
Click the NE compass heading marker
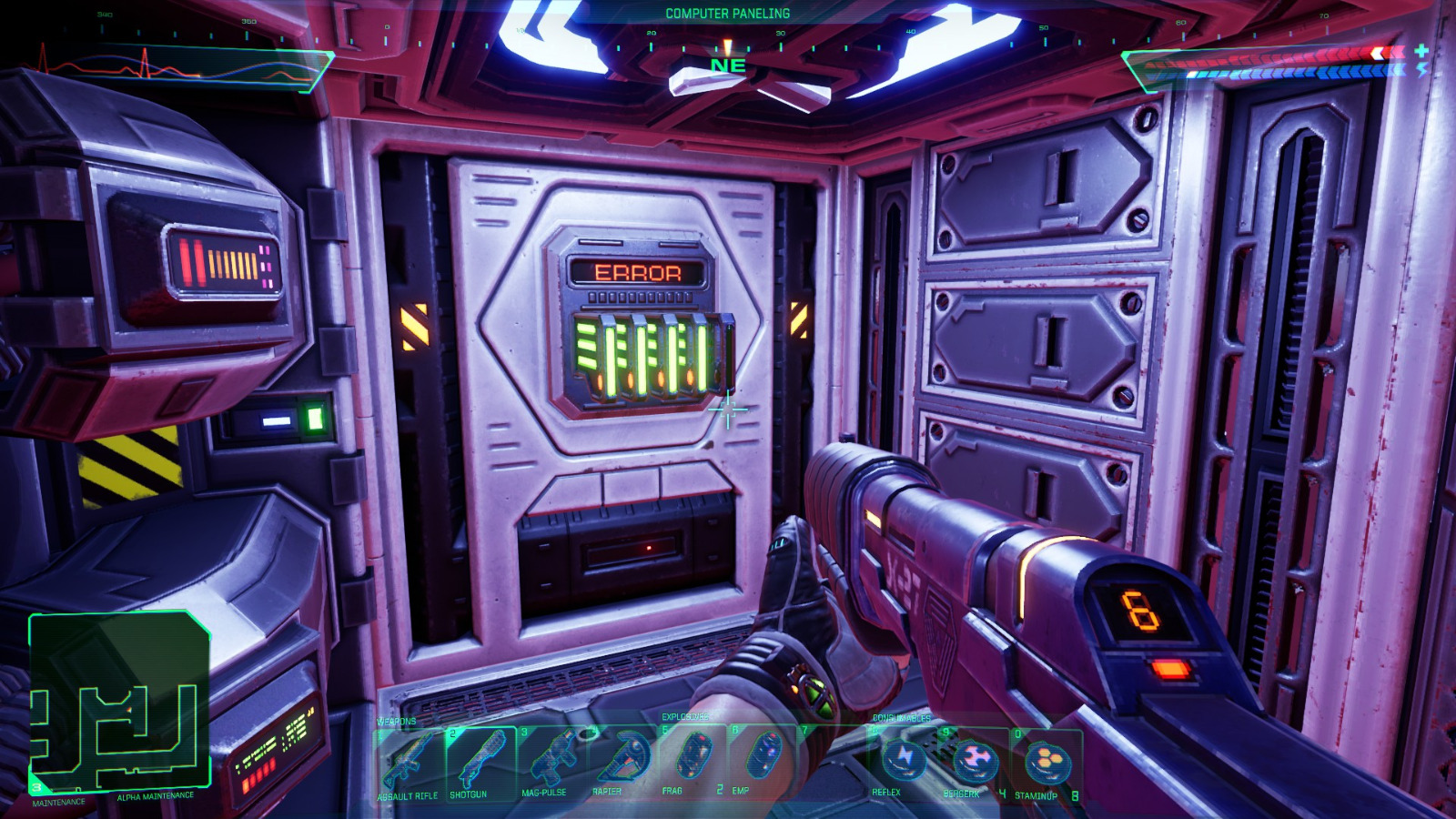[727, 66]
